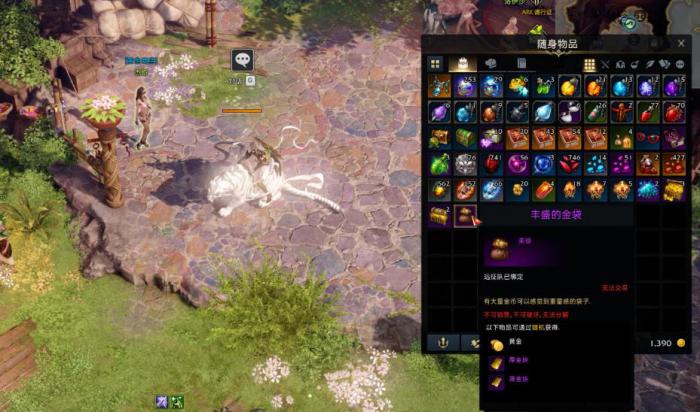
Task: Click the crossed swords filter icon
Action: coord(605,65)
